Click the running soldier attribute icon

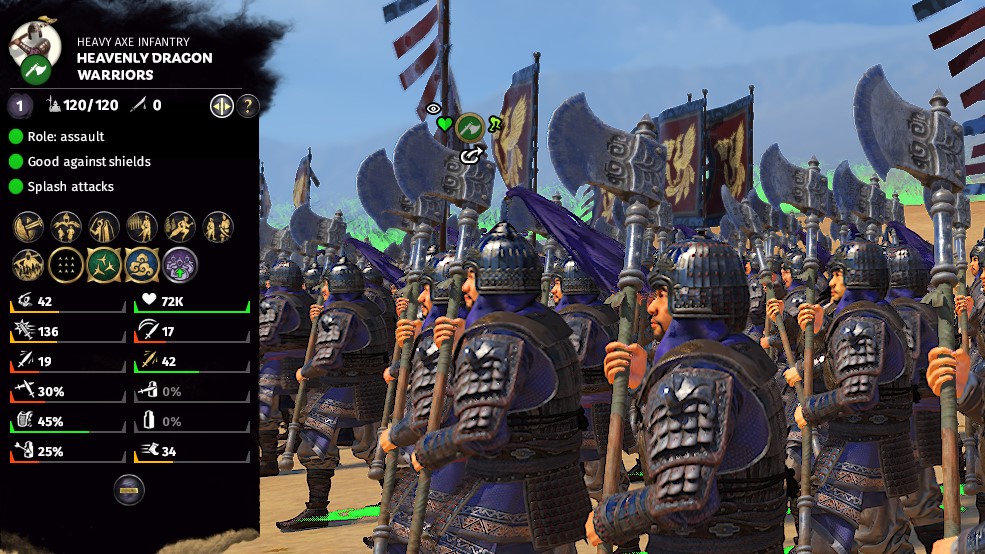click(180, 227)
